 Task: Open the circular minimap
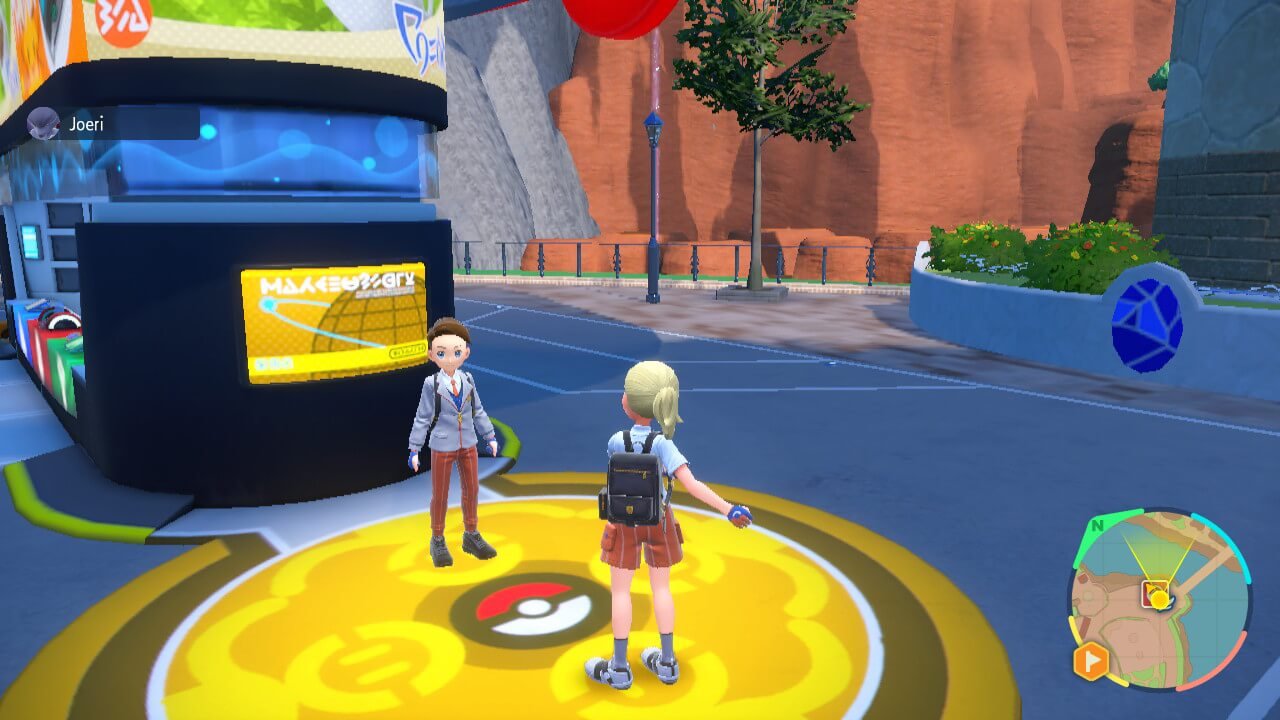point(1160,600)
